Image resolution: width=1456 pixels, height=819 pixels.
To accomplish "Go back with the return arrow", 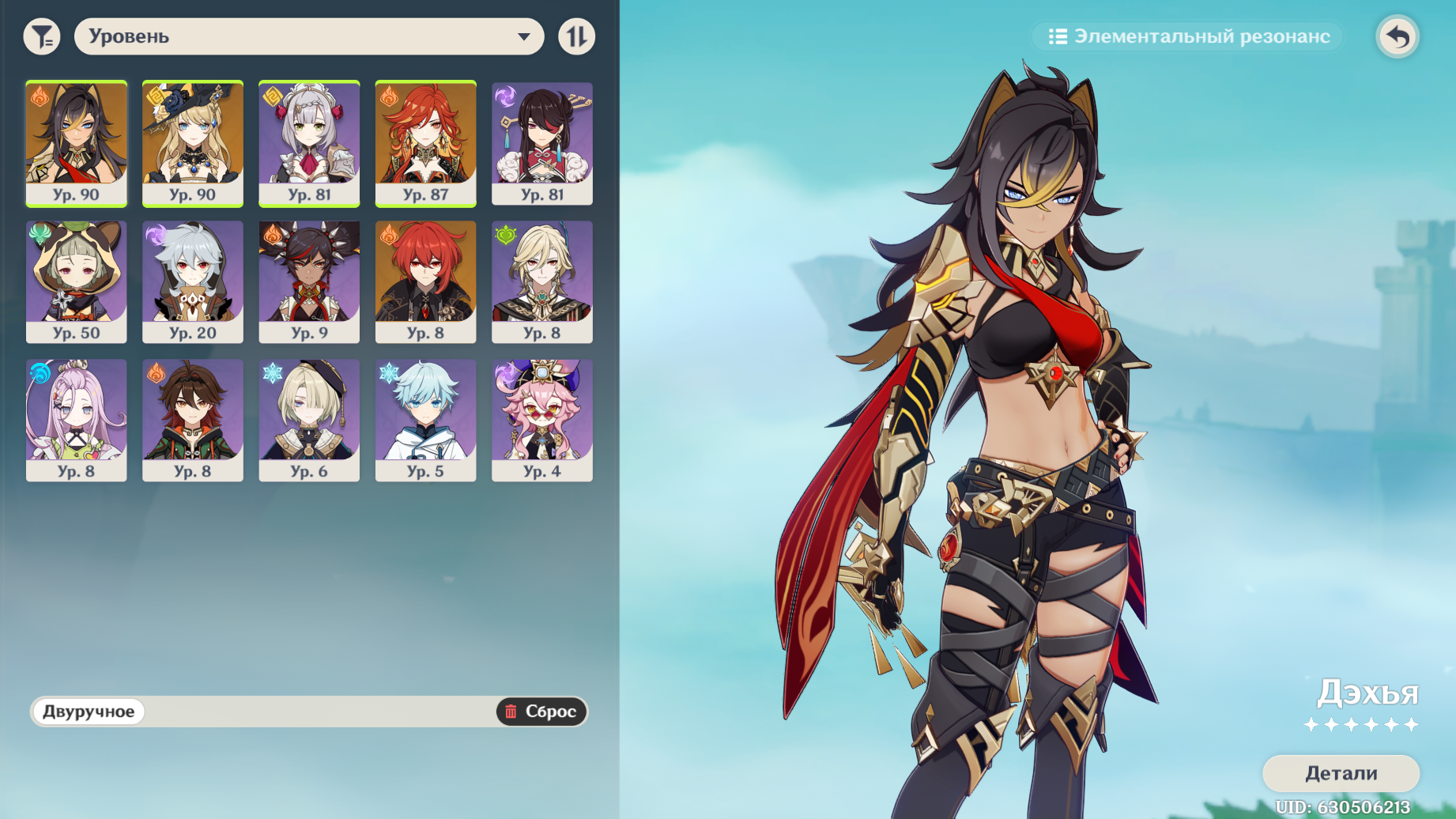I will (1398, 36).
